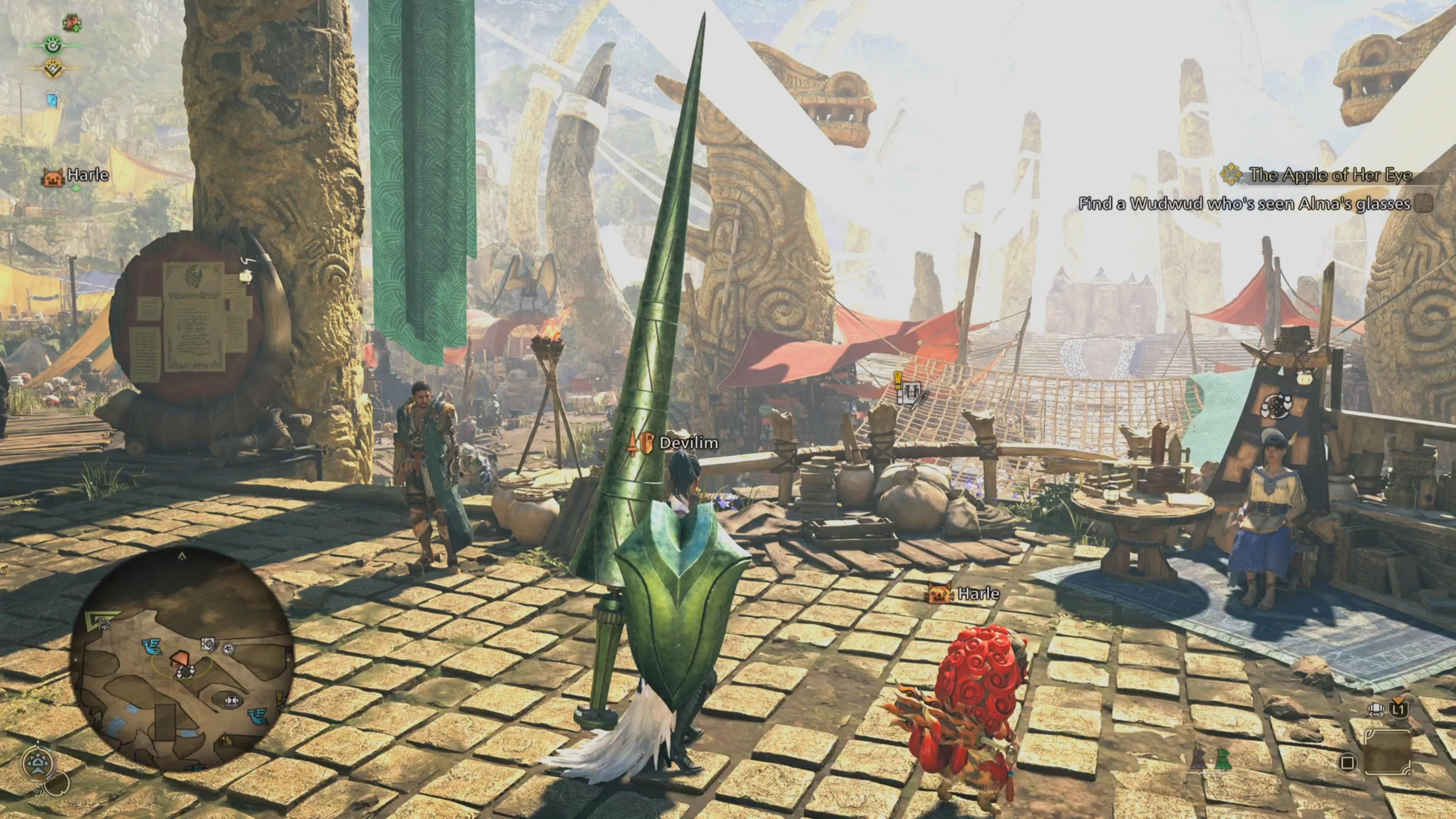Click the green circular buff icon below the pouch
Image resolution: width=1456 pixels, height=819 pixels.
(x=53, y=46)
